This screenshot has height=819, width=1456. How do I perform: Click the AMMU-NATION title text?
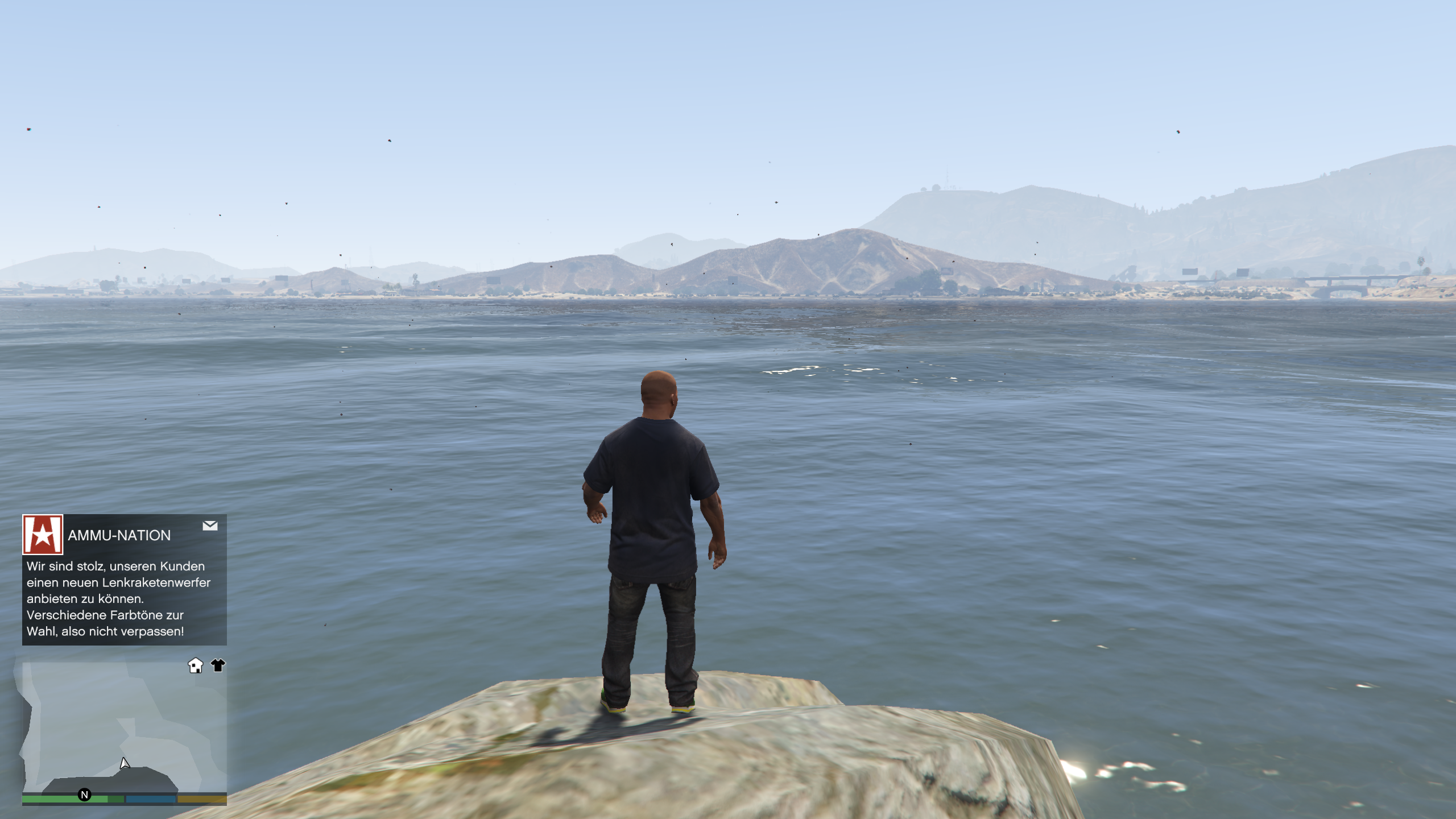(x=119, y=535)
